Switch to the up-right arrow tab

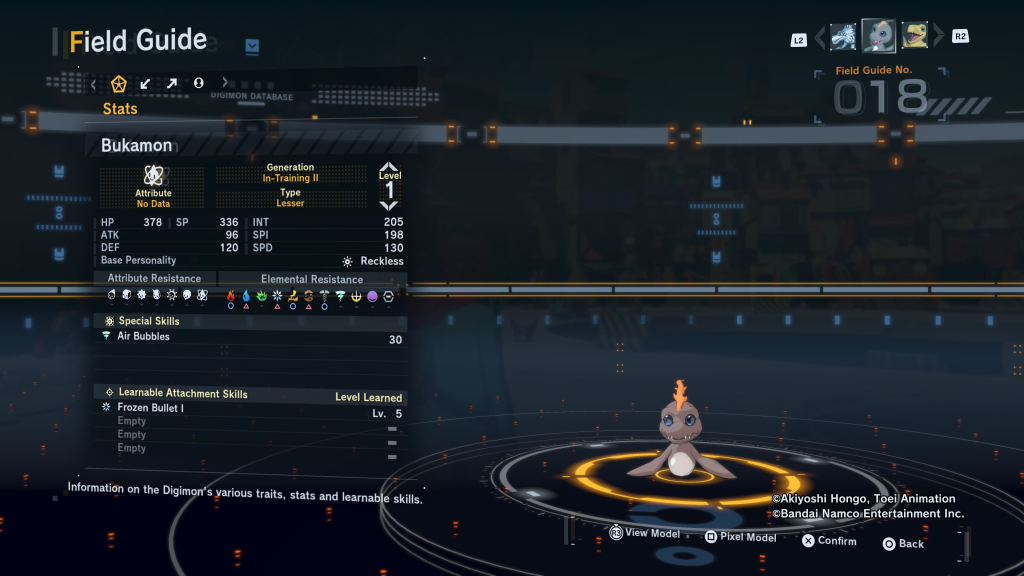coord(172,84)
